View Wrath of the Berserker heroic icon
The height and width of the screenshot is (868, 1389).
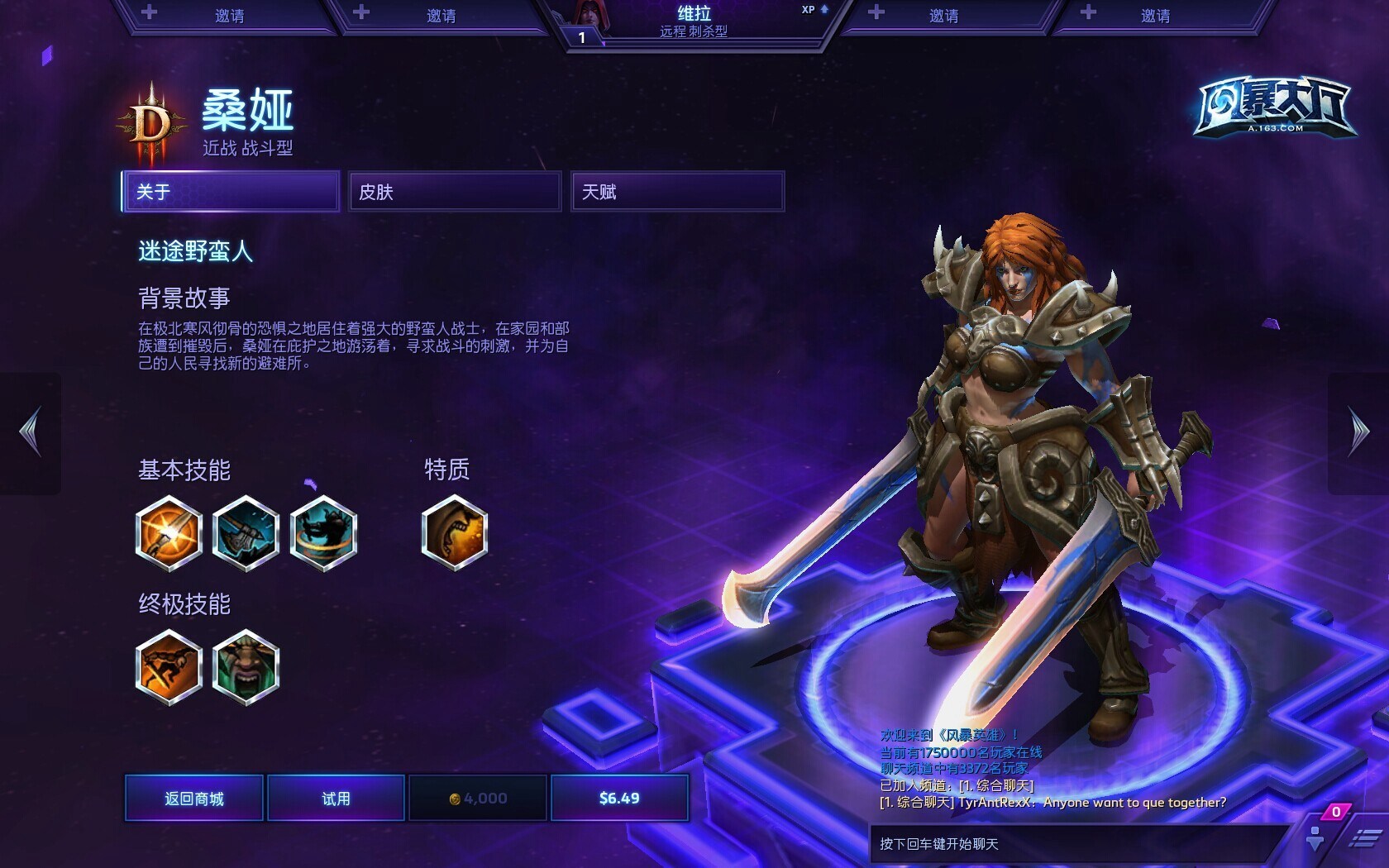pos(246,667)
